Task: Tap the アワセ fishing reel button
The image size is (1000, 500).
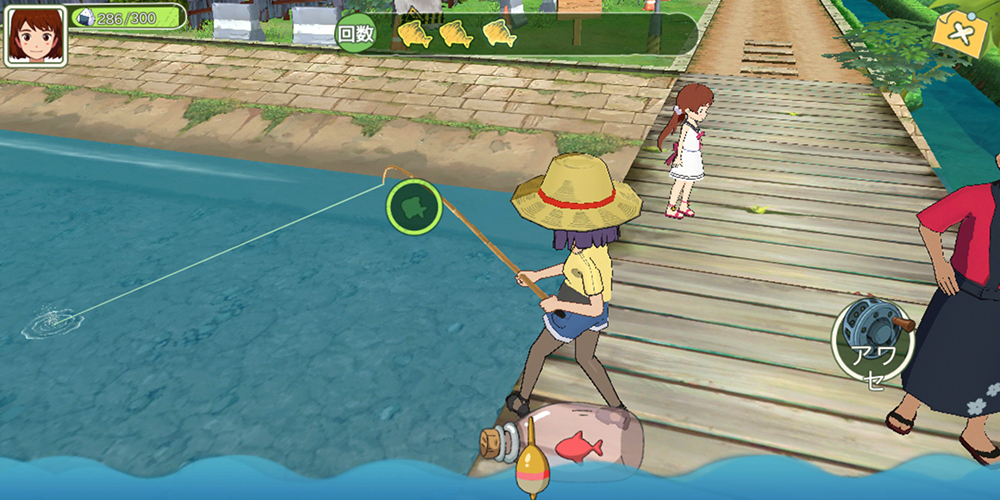Action: (x=872, y=340)
